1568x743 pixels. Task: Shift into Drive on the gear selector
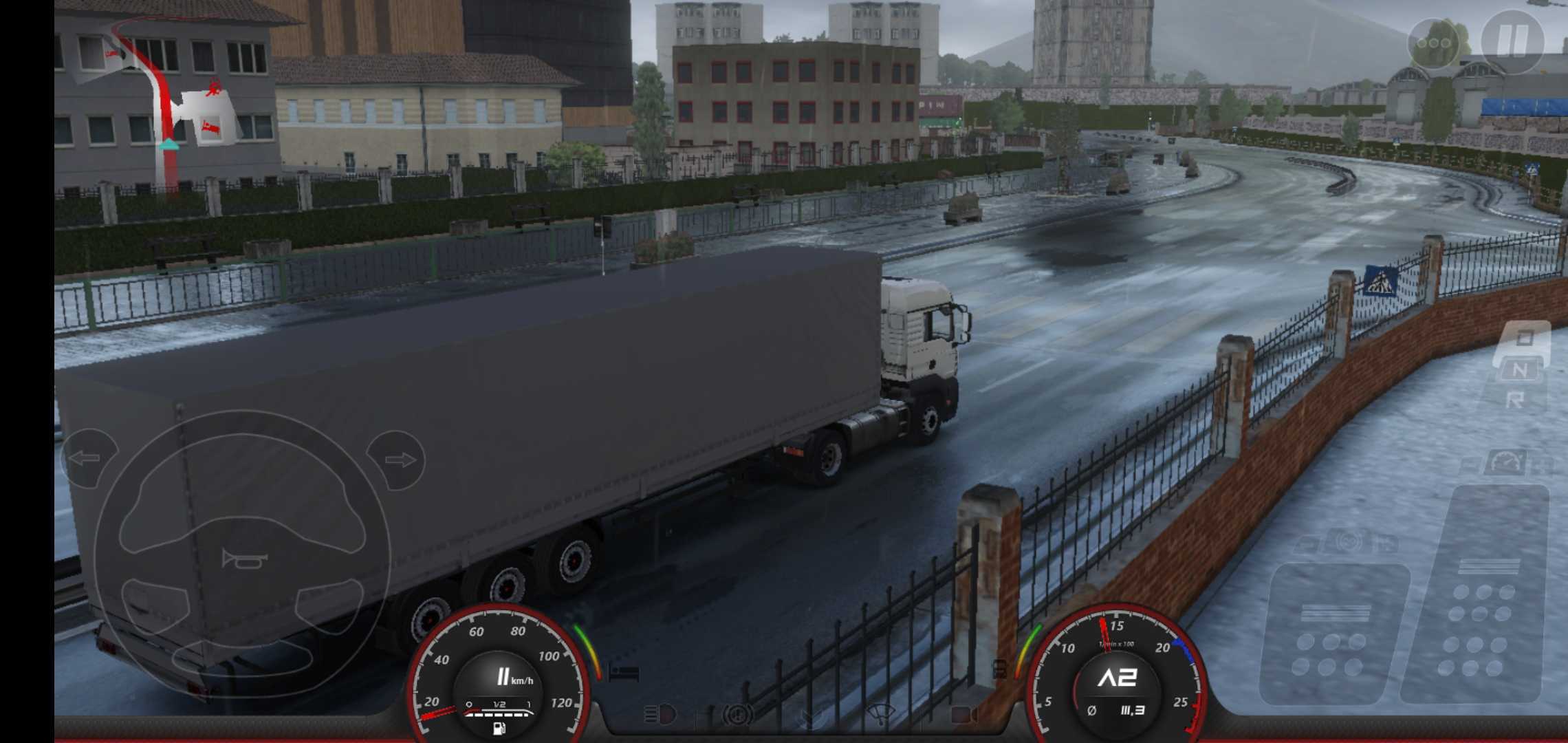pyautogui.click(x=1525, y=337)
